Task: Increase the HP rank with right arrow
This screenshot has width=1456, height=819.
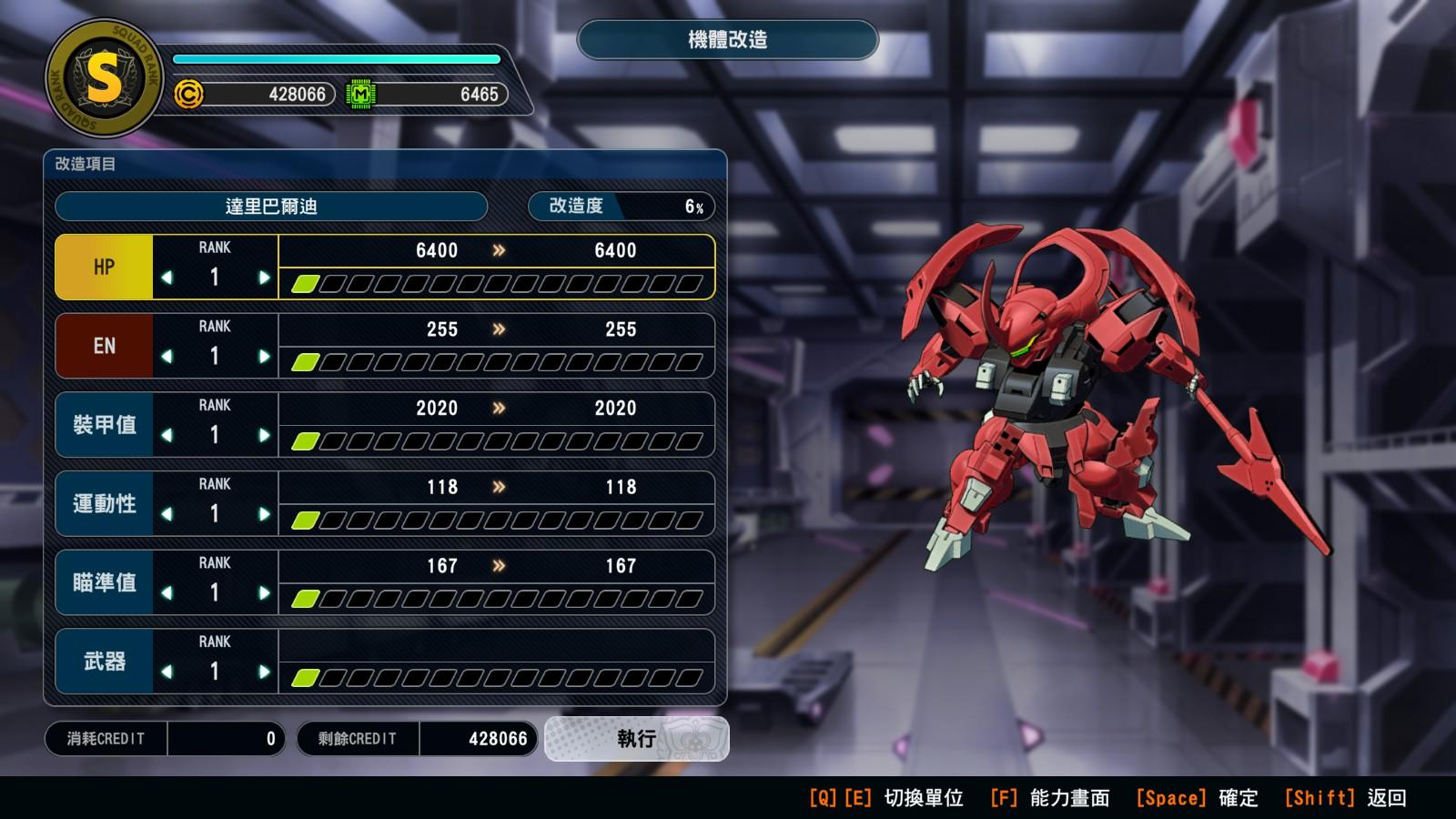Action: (264, 278)
